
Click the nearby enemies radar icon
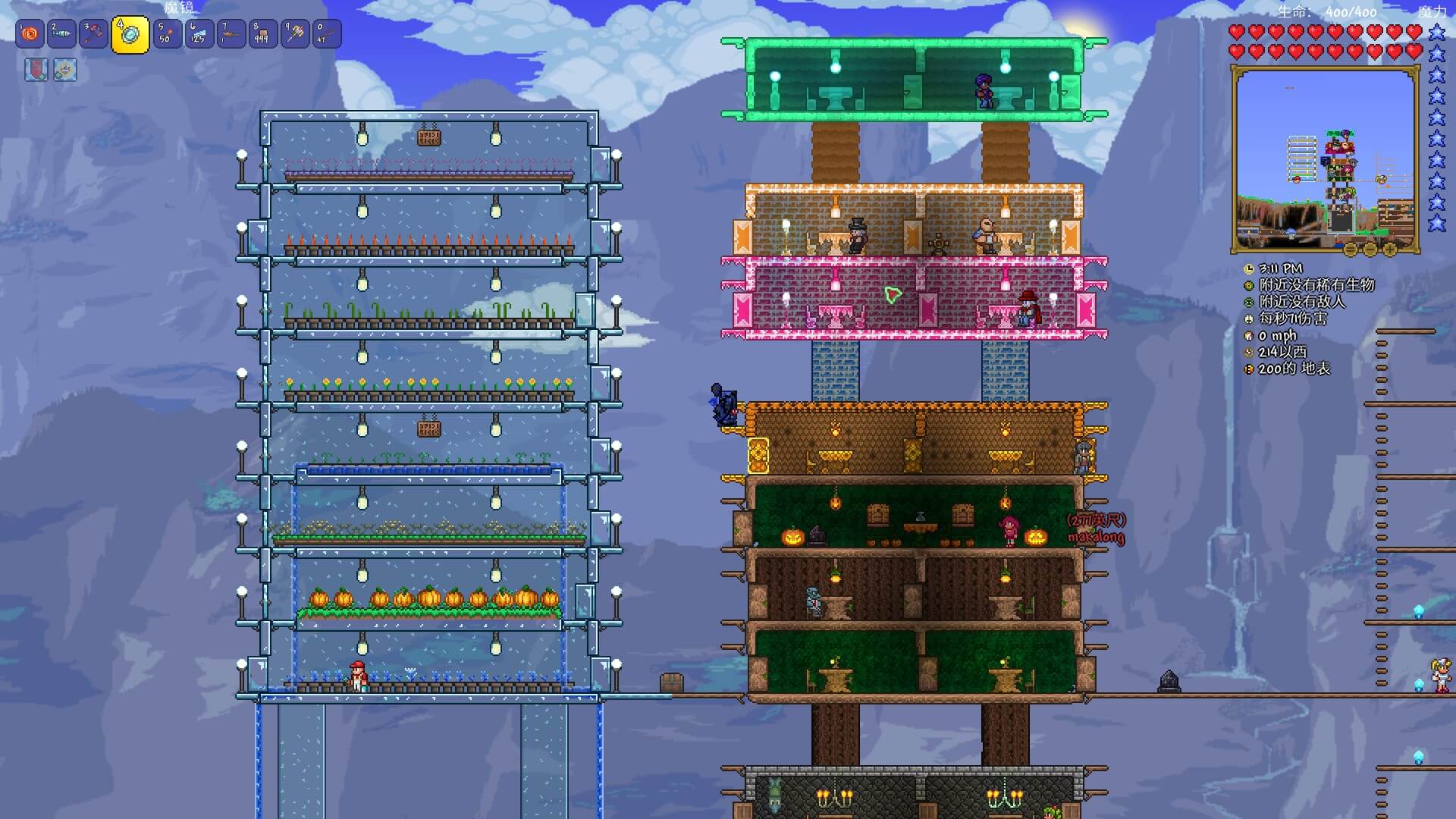coord(1249,303)
